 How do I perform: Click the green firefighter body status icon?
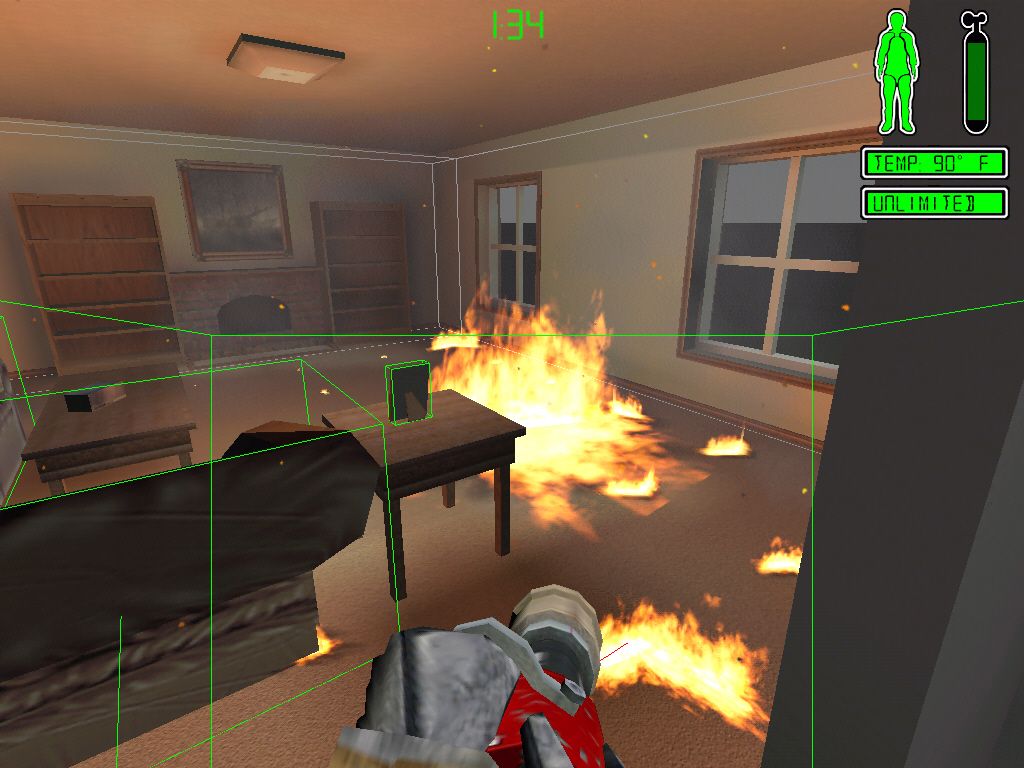point(896,72)
